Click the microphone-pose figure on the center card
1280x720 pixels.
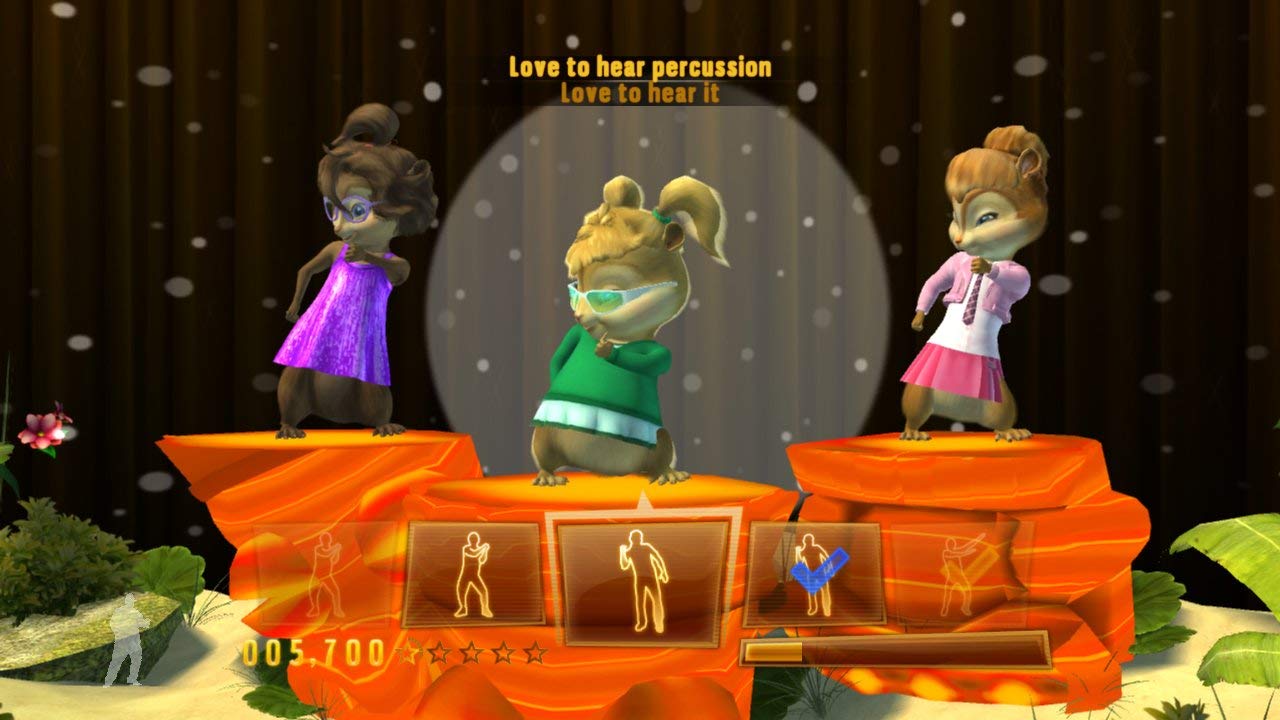click(640, 580)
